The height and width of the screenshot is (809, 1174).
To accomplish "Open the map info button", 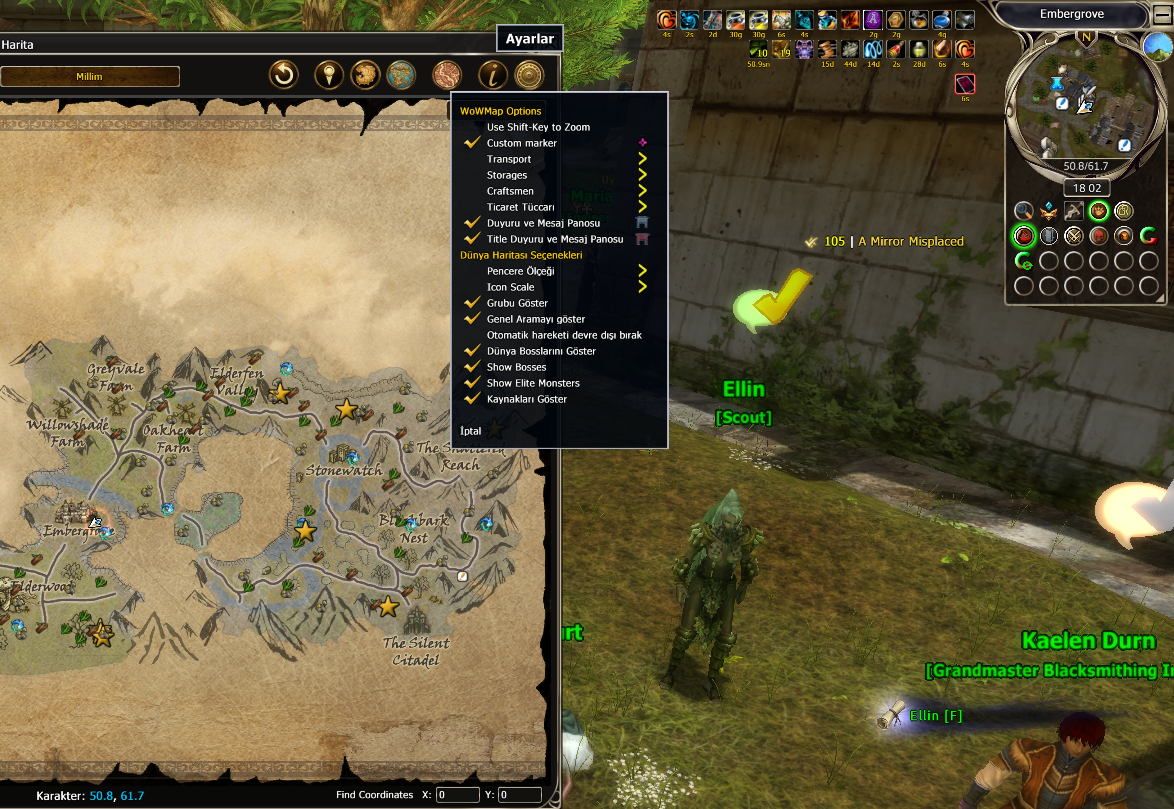I will (491, 75).
